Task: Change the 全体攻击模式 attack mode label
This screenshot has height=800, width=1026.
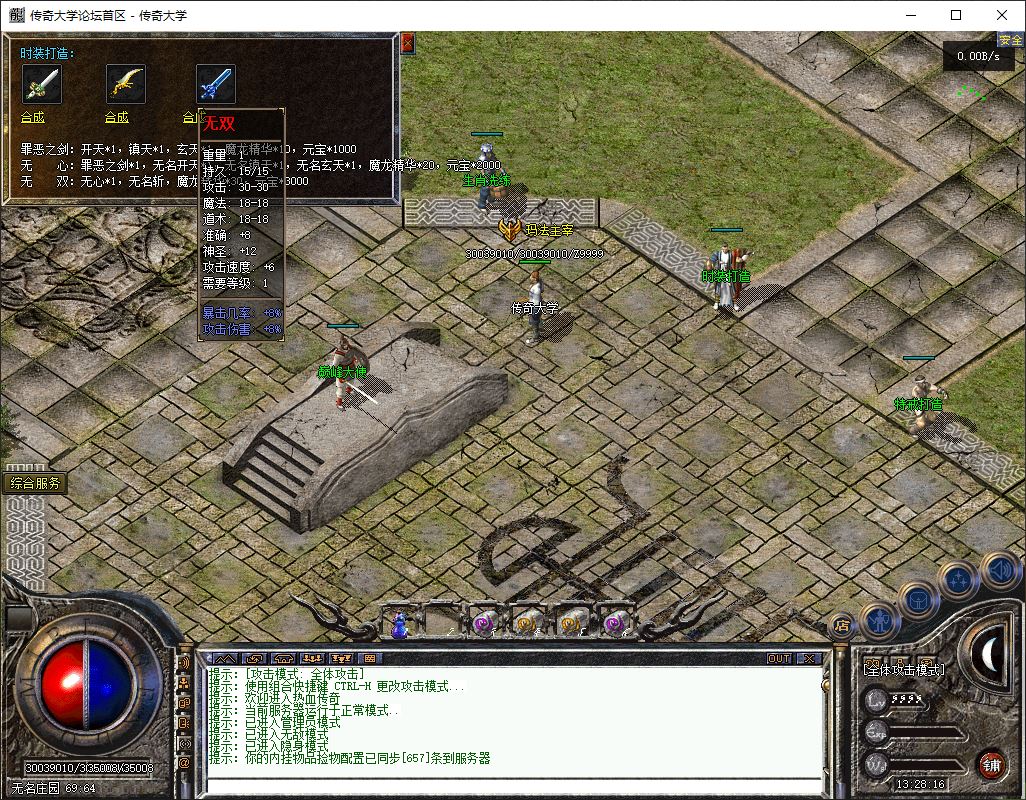Action: pos(903,669)
